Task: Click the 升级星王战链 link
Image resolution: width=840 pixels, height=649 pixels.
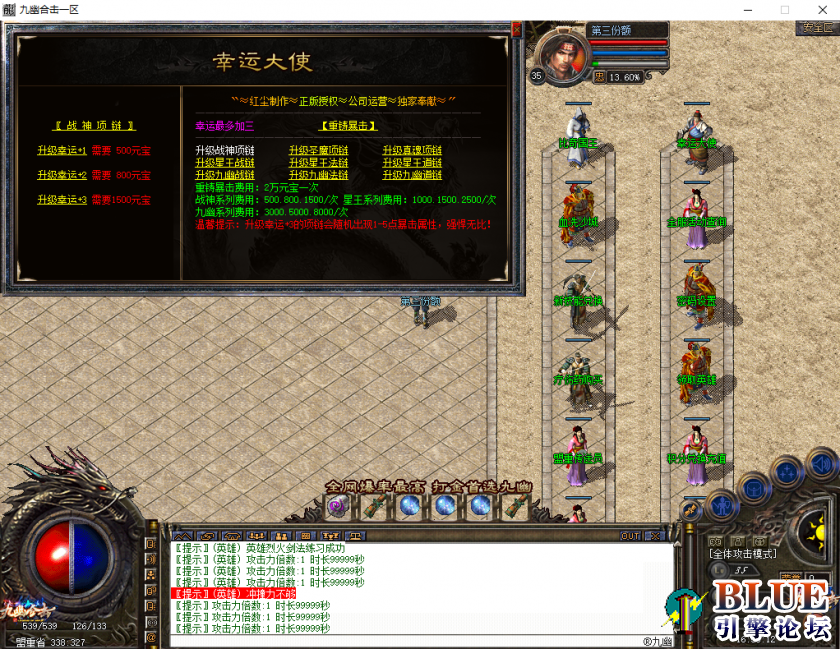Action: point(225,162)
